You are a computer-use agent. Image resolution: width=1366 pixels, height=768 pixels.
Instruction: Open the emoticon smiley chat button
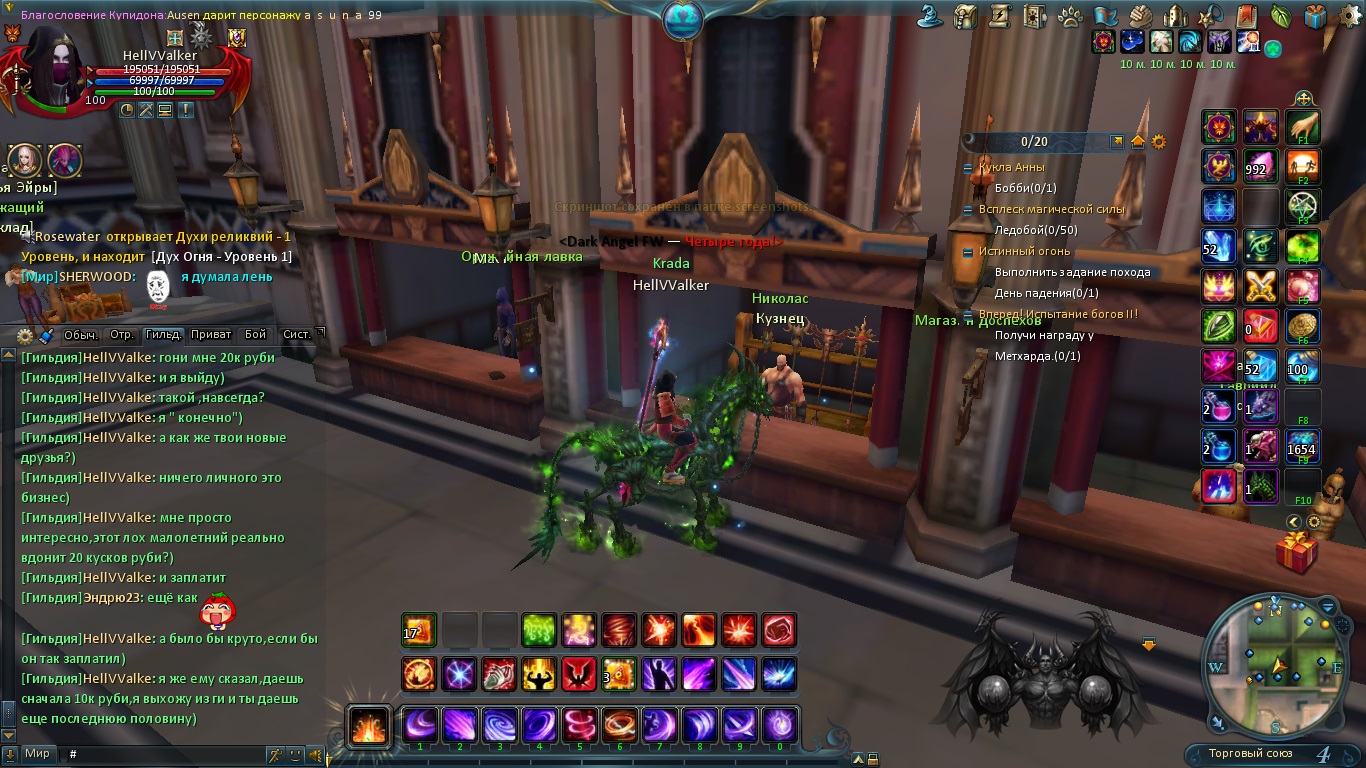tap(296, 754)
